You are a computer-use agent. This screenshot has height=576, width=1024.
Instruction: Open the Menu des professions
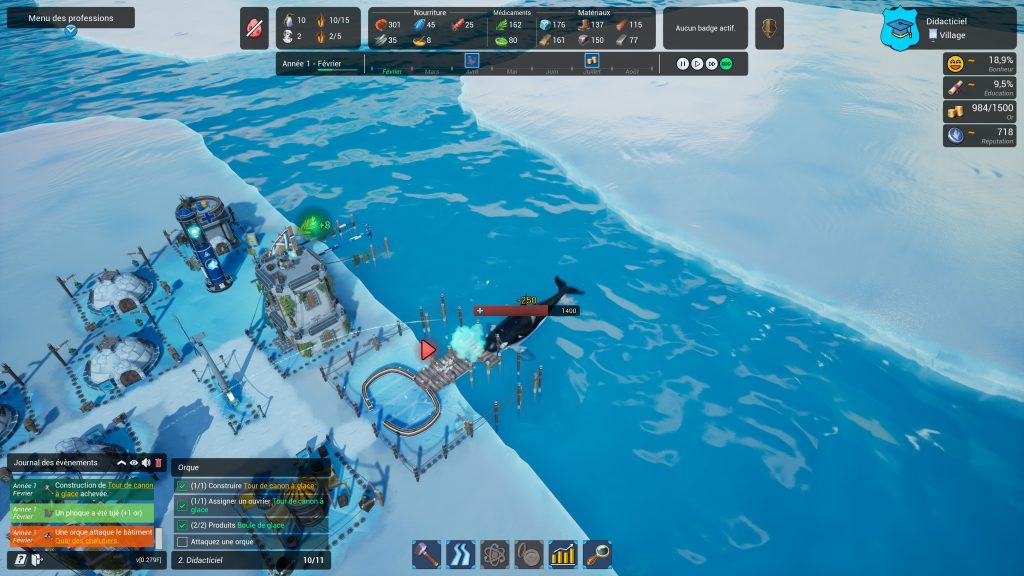pos(70,18)
